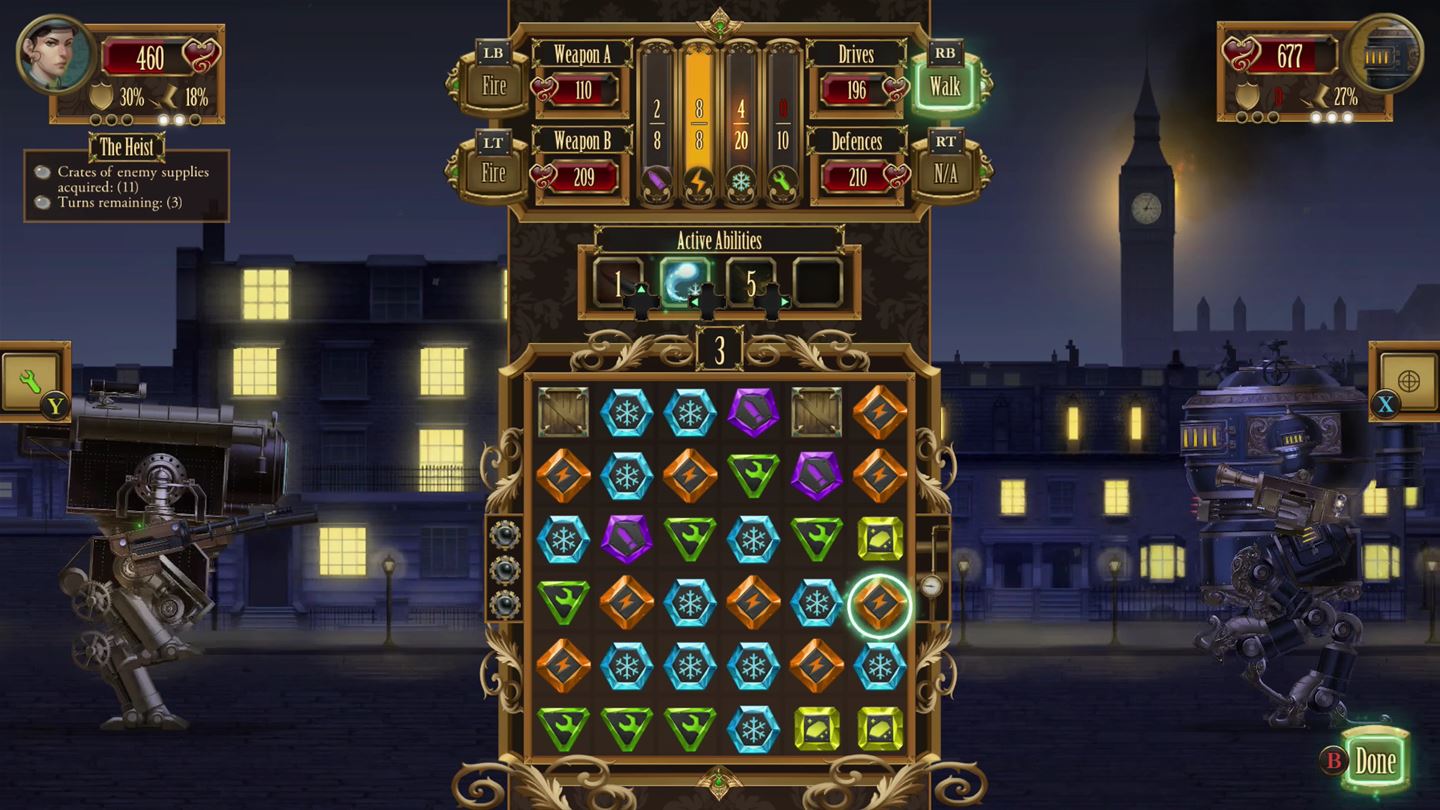
Task: Click the green wrench repair gauge icon
Action: (x=782, y=180)
